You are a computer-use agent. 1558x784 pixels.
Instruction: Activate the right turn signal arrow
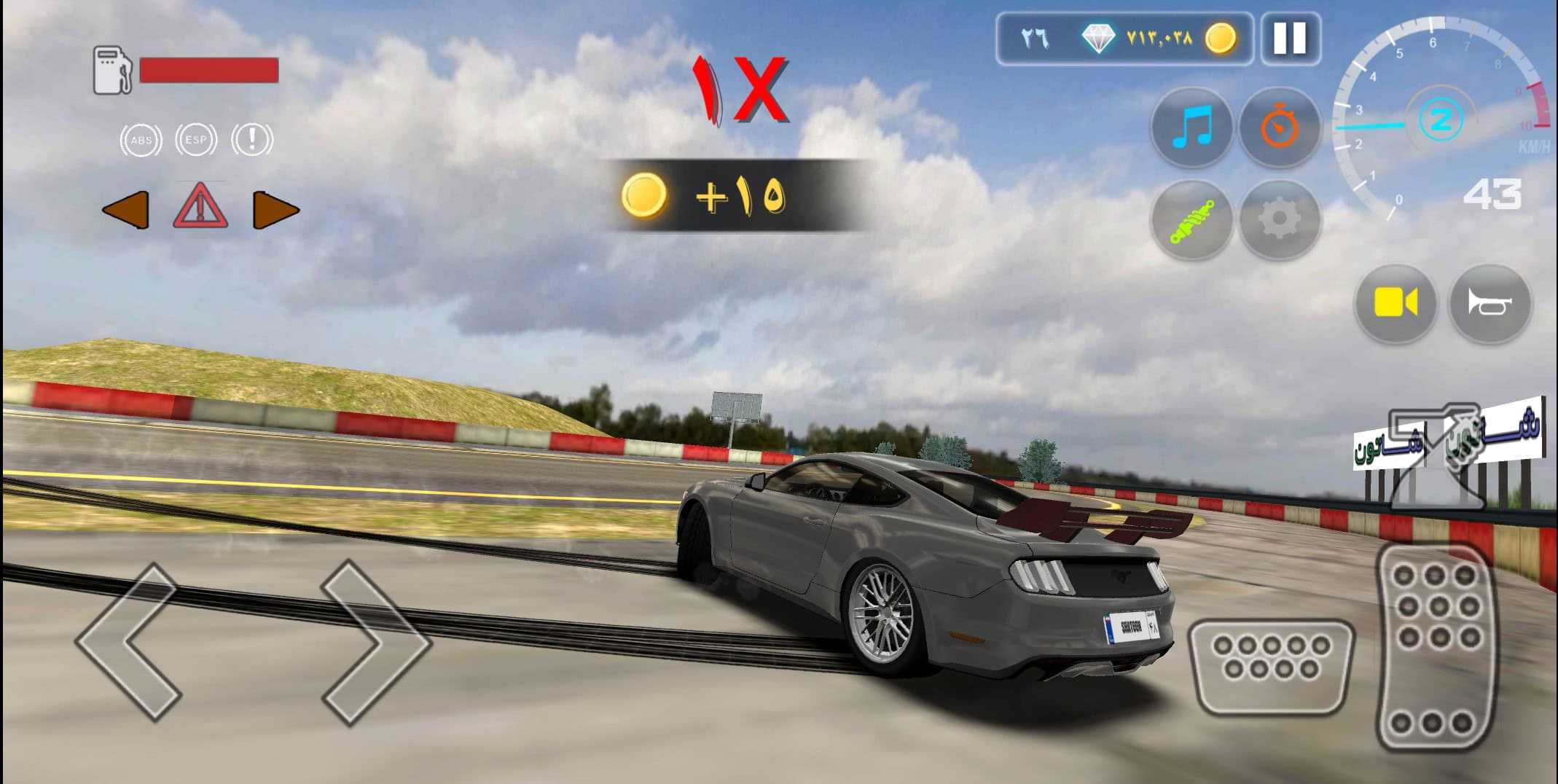[x=275, y=211]
